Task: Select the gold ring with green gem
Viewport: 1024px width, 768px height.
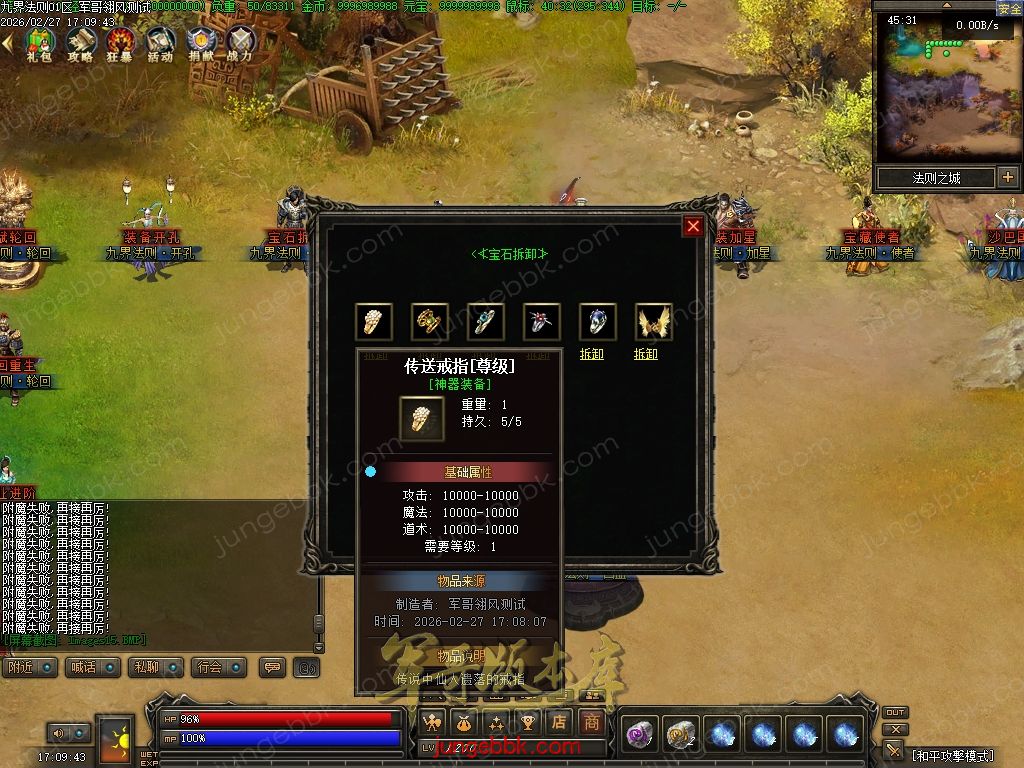Action: (x=430, y=322)
